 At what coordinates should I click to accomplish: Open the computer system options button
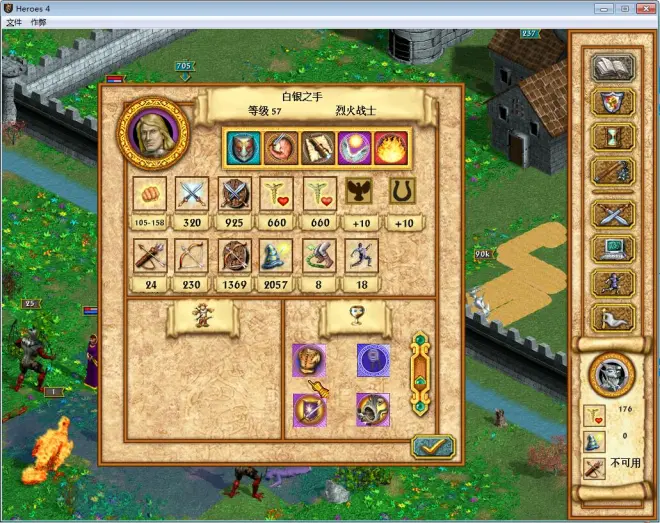click(613, 247)
